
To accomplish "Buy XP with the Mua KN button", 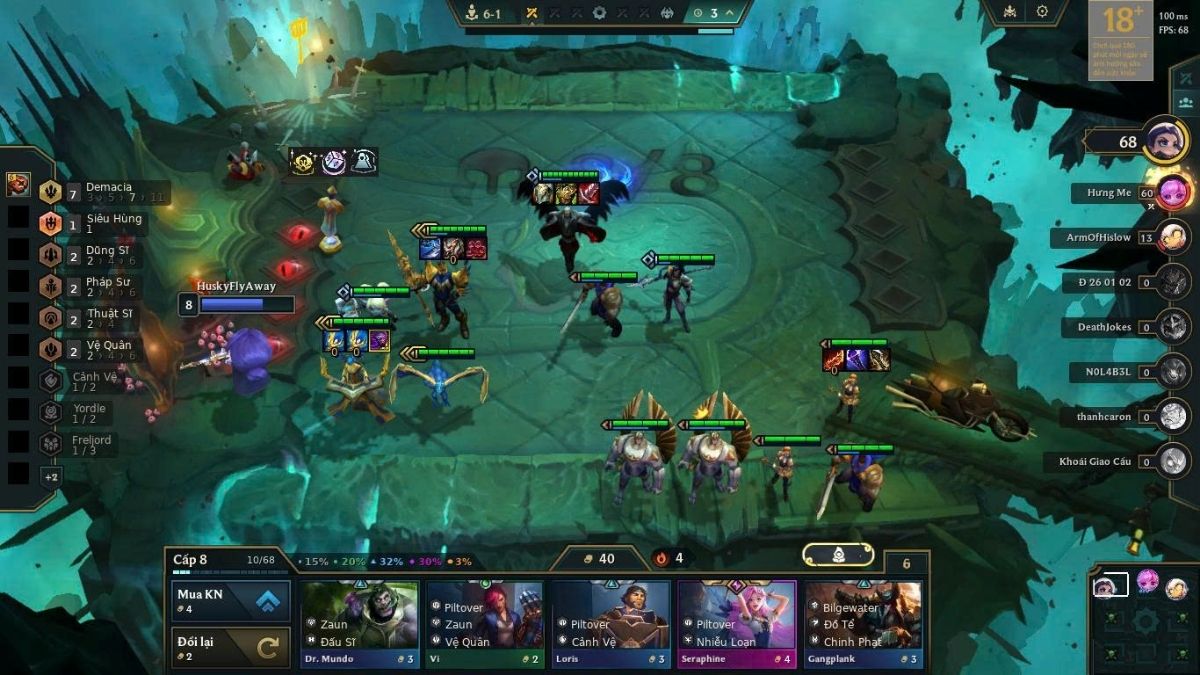I will click(231, 601).
